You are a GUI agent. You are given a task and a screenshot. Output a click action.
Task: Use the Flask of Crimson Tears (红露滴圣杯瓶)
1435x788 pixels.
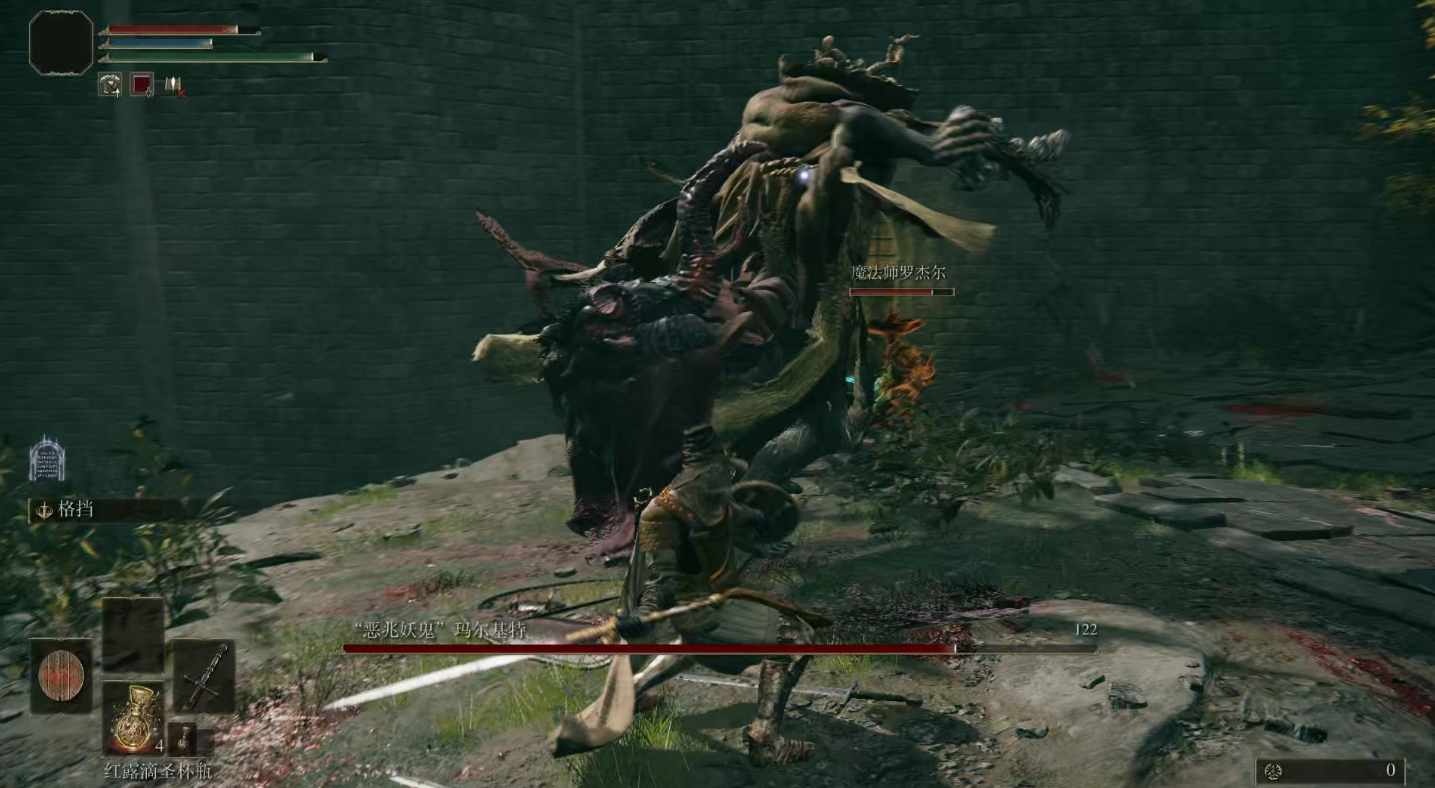click(132, 717)
